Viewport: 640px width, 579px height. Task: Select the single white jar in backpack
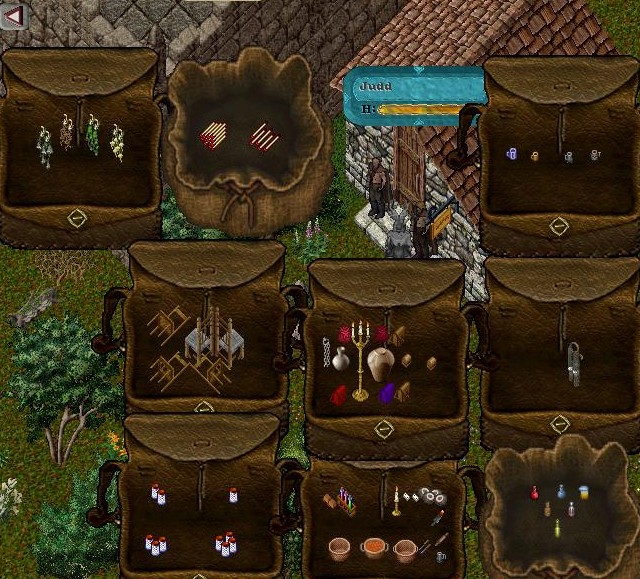233,494
